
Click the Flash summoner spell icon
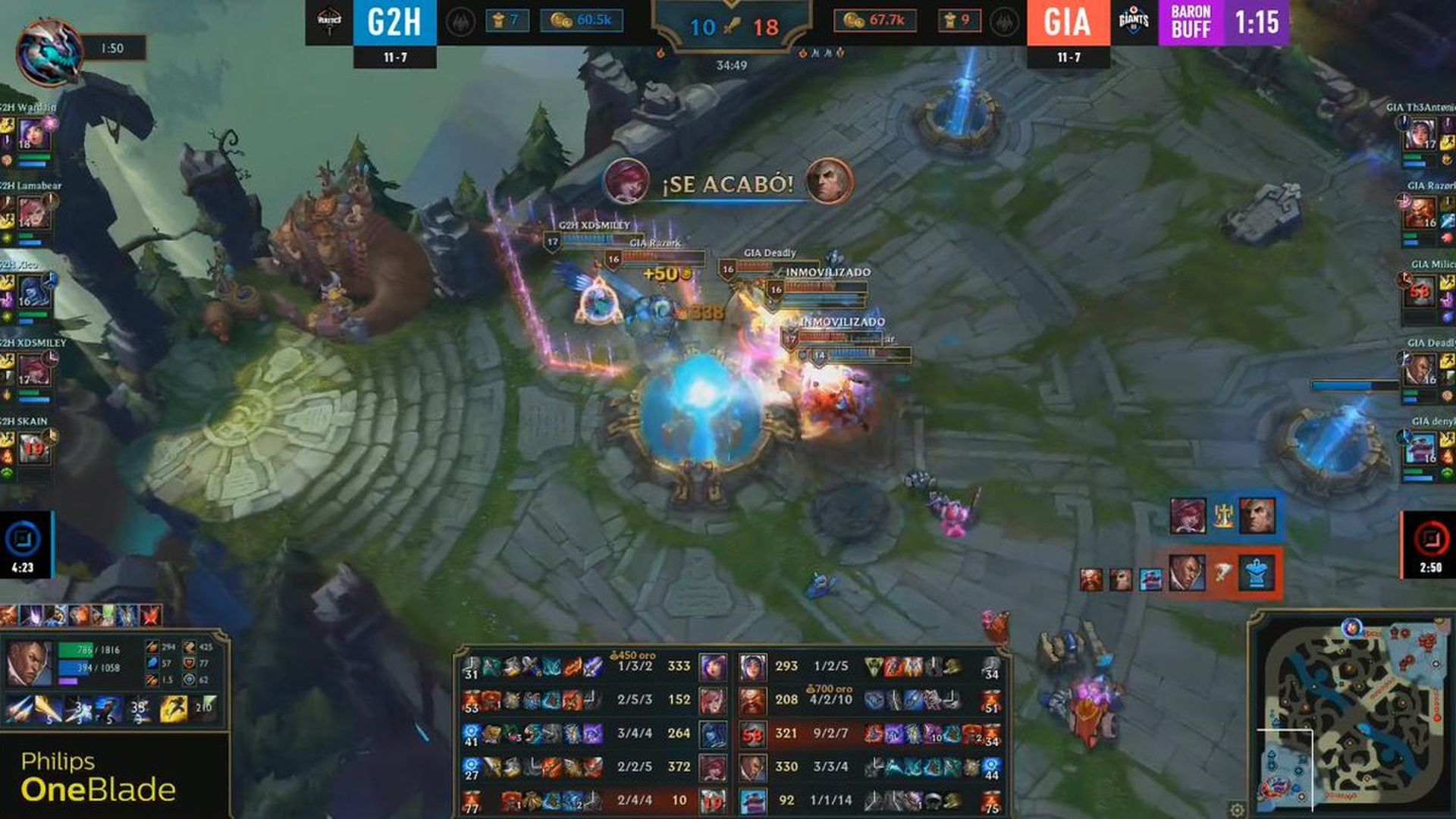coord(174,709)
